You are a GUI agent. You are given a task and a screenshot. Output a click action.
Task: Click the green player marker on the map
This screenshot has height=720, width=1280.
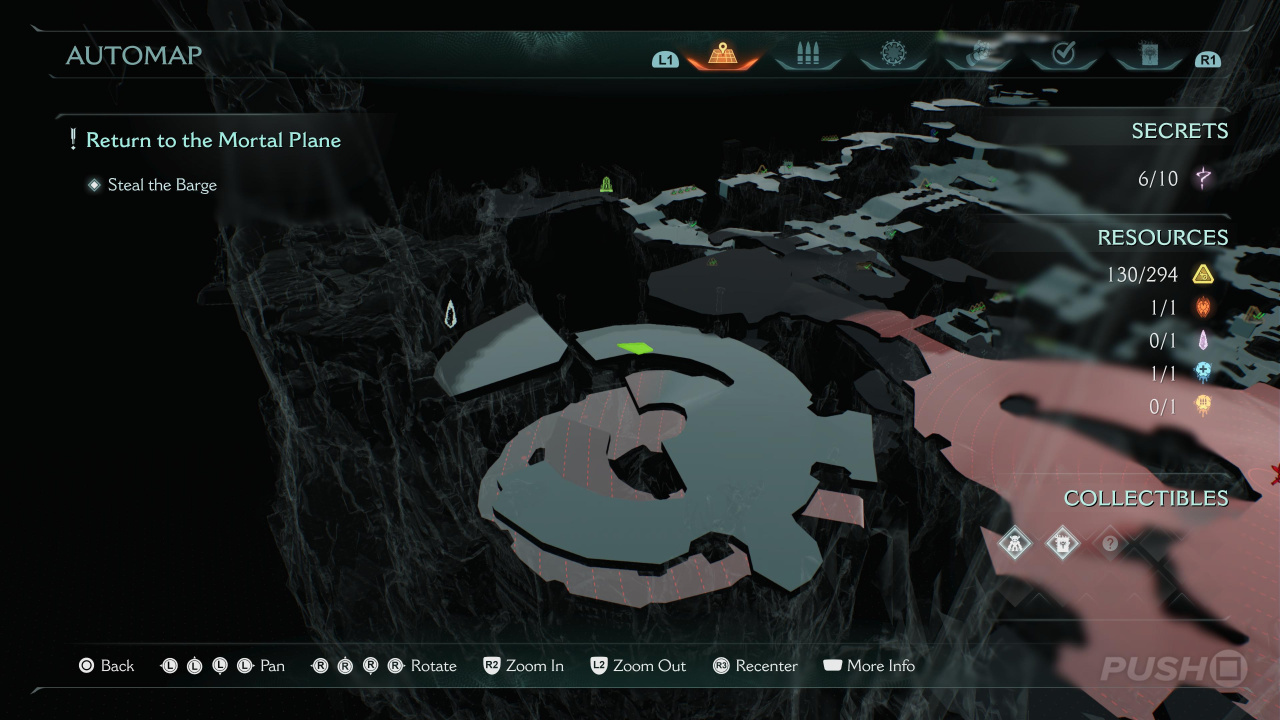click(635, 348)
